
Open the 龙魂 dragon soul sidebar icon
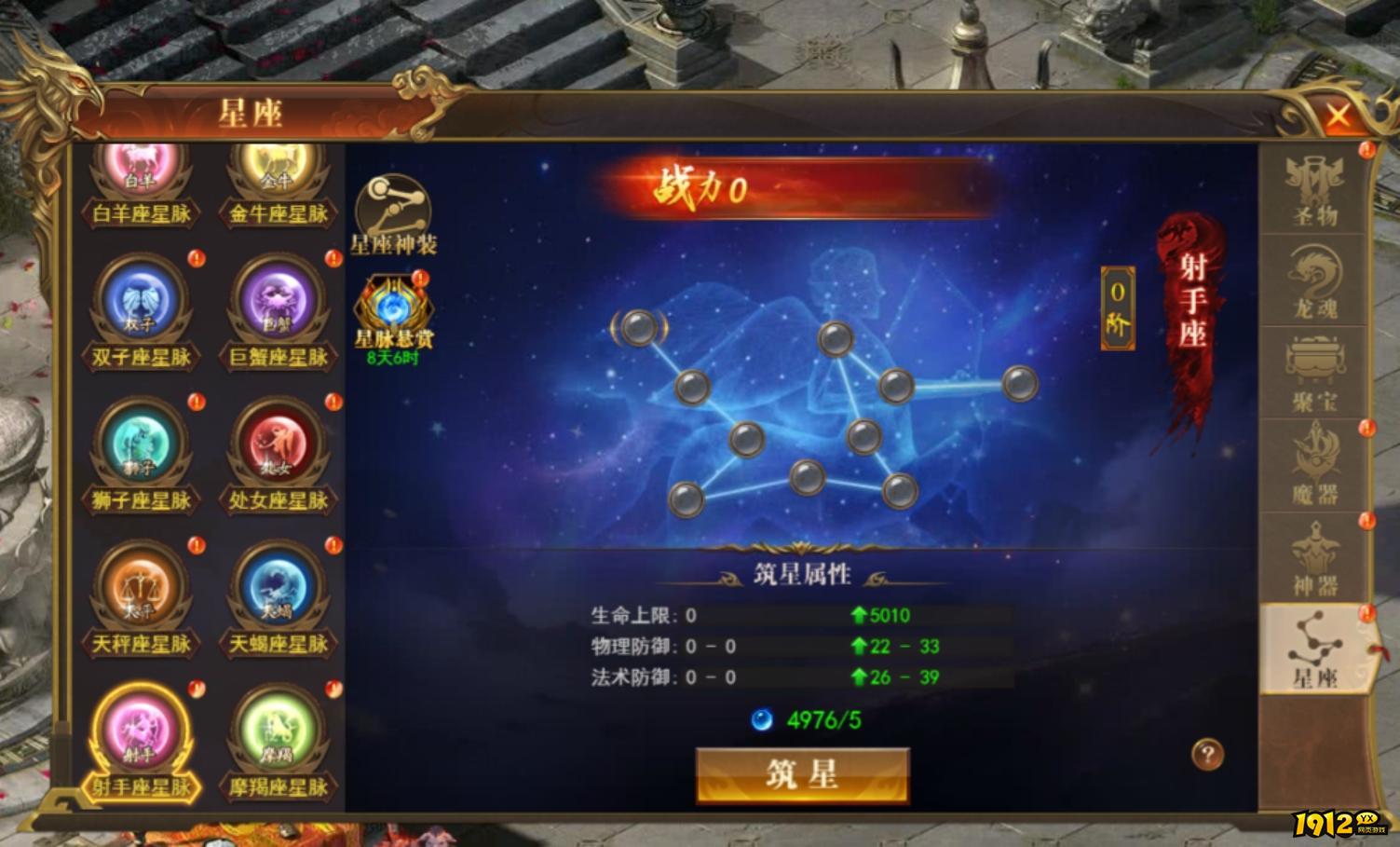tap(1314, 276)
